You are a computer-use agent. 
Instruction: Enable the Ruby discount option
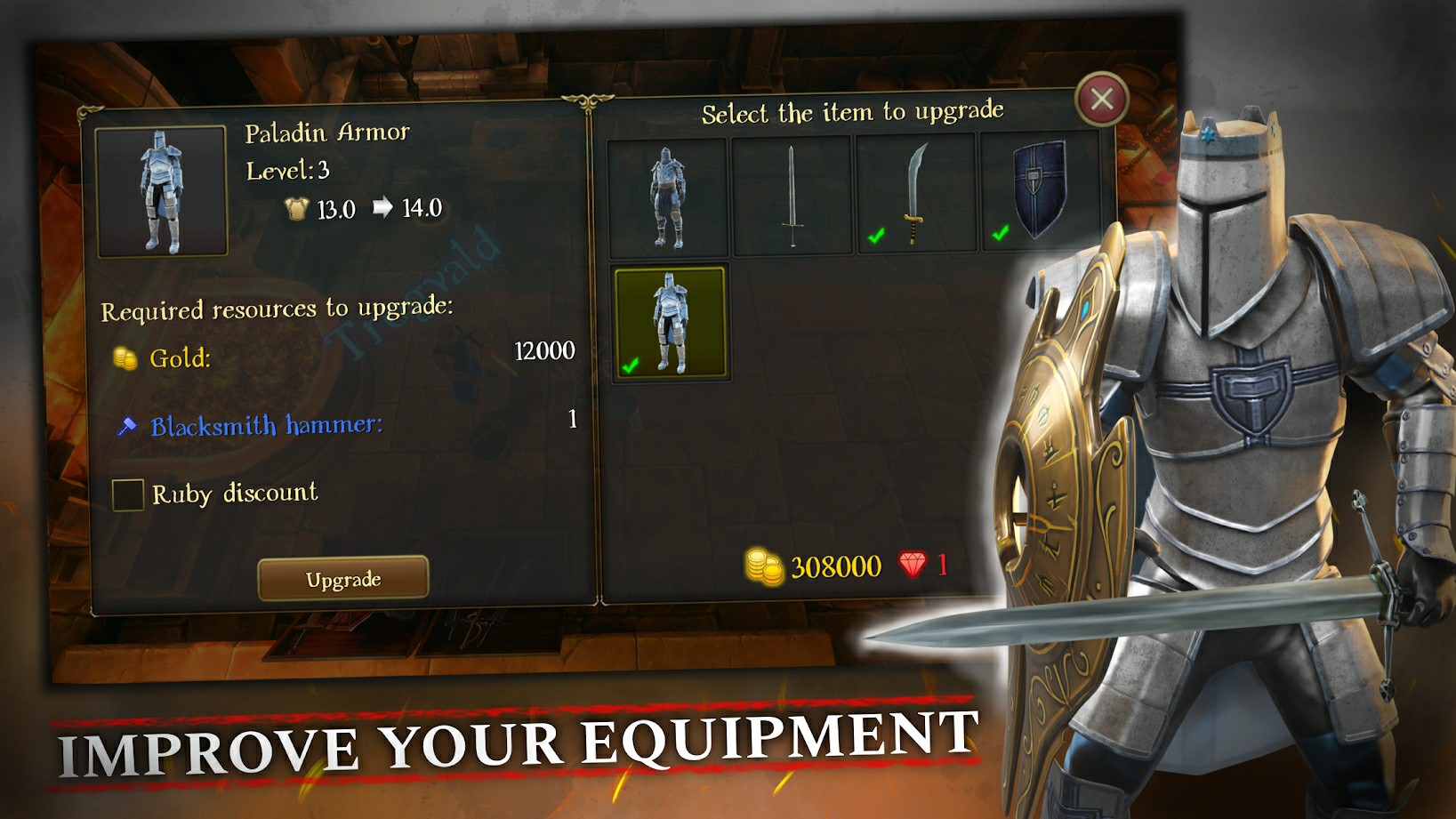click(x=127, y=495)
